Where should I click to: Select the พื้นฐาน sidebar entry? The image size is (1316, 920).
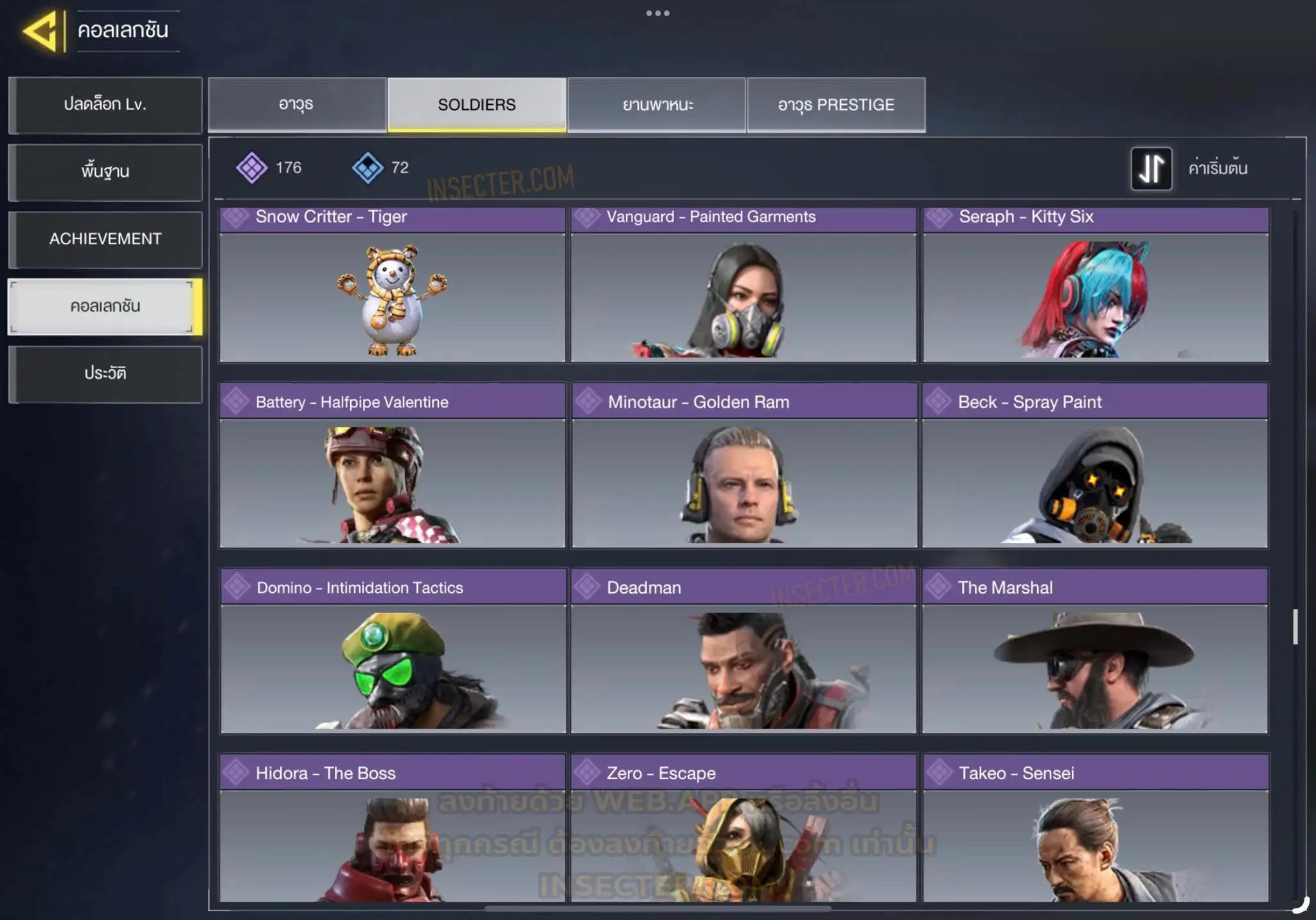105,172
